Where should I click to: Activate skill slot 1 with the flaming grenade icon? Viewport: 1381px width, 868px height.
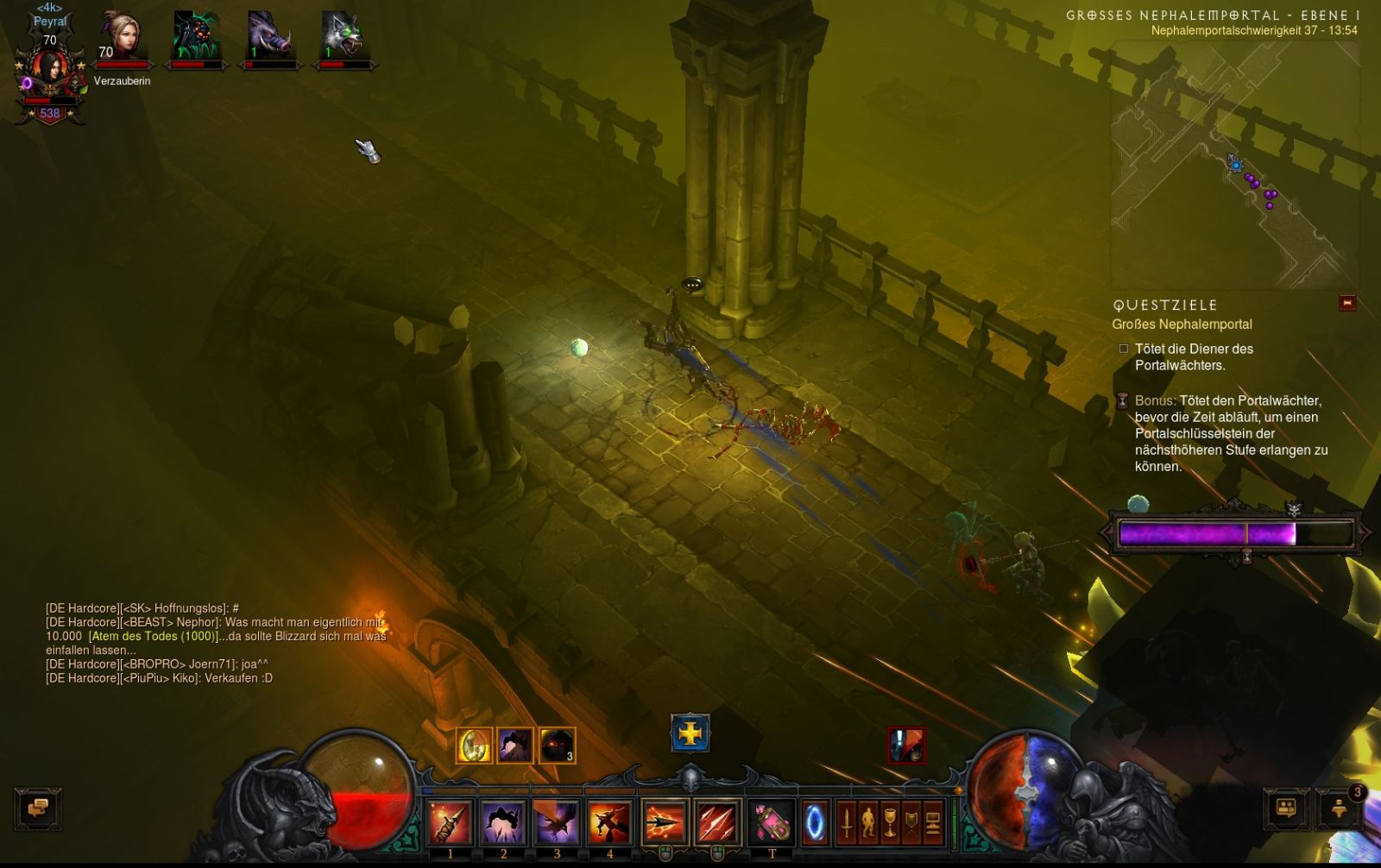point(450,822)
